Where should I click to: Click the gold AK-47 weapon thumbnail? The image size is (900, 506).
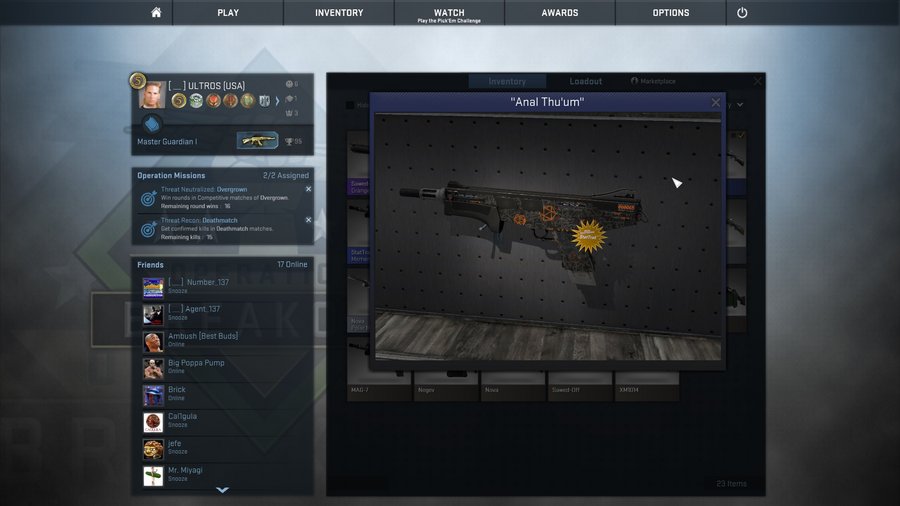pos(257,140)
